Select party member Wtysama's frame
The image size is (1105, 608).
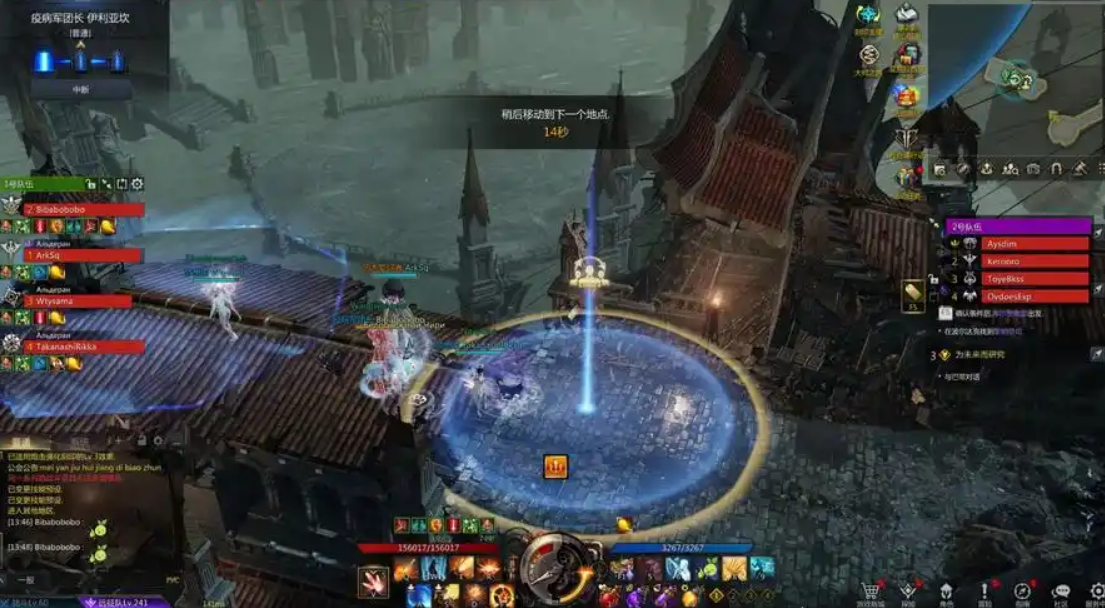(78, 301)
